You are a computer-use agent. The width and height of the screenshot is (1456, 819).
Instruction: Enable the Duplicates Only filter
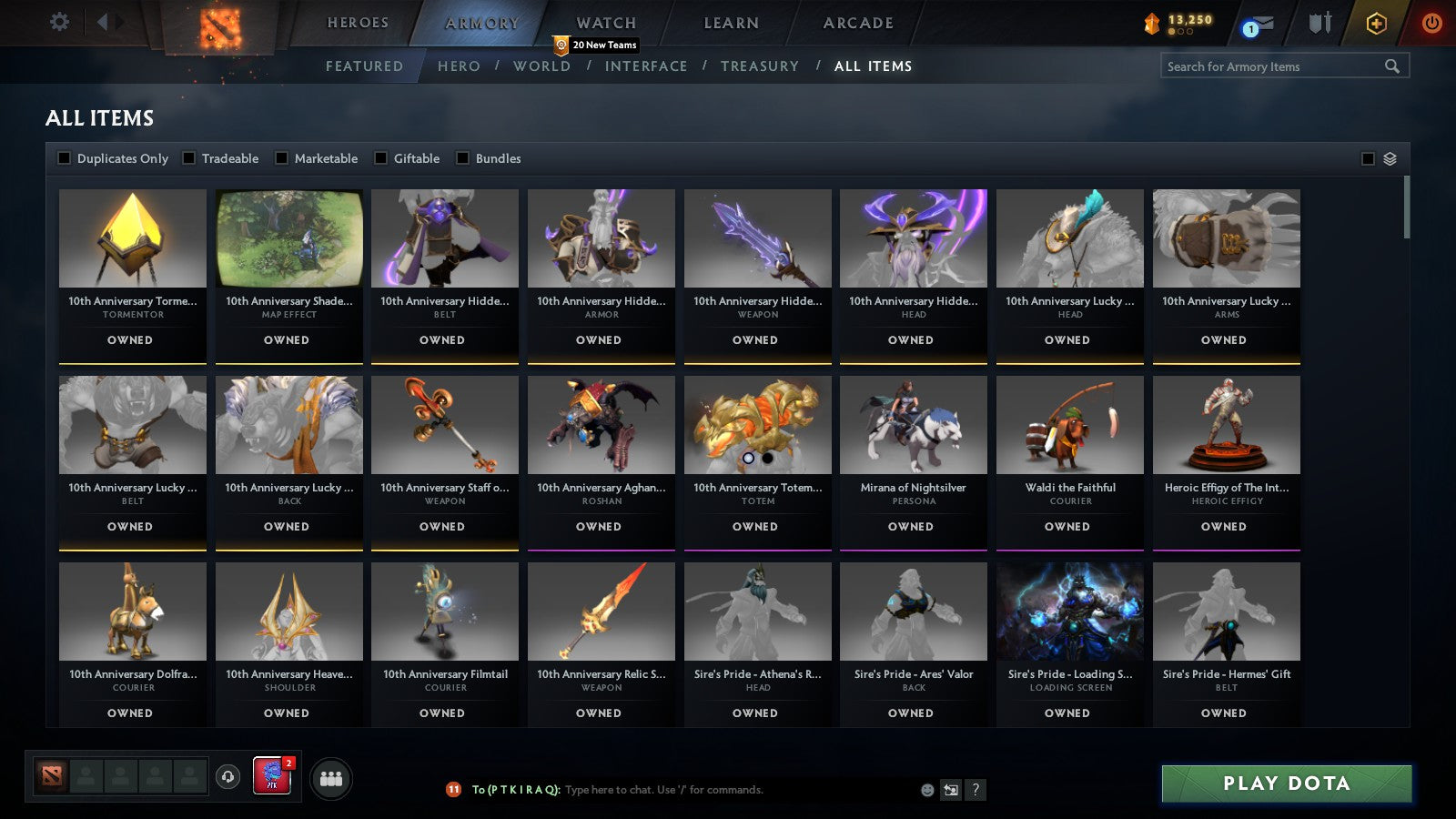tap(65, 157)
